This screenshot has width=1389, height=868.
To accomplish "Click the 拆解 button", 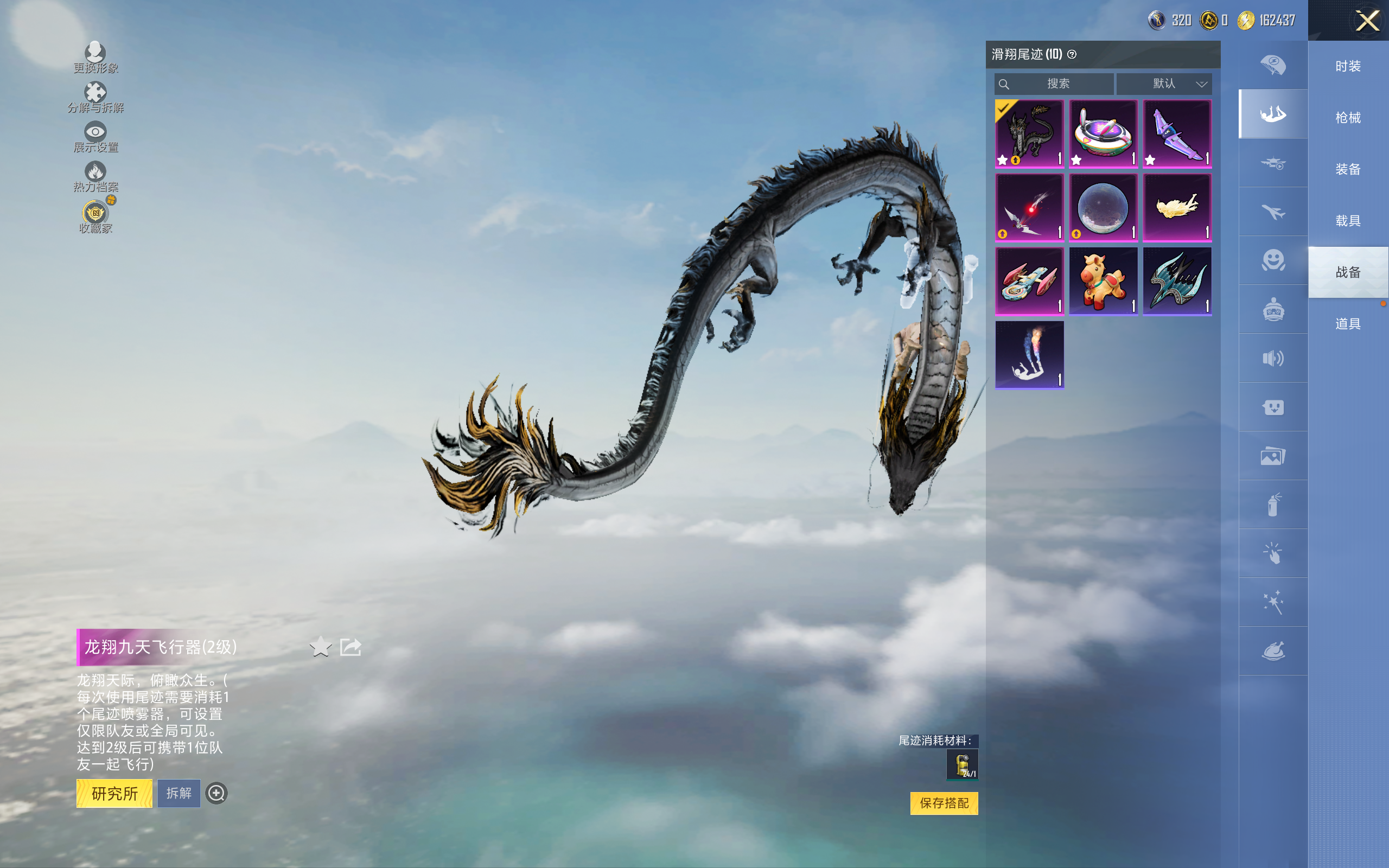I will click(x=179, y=793).
